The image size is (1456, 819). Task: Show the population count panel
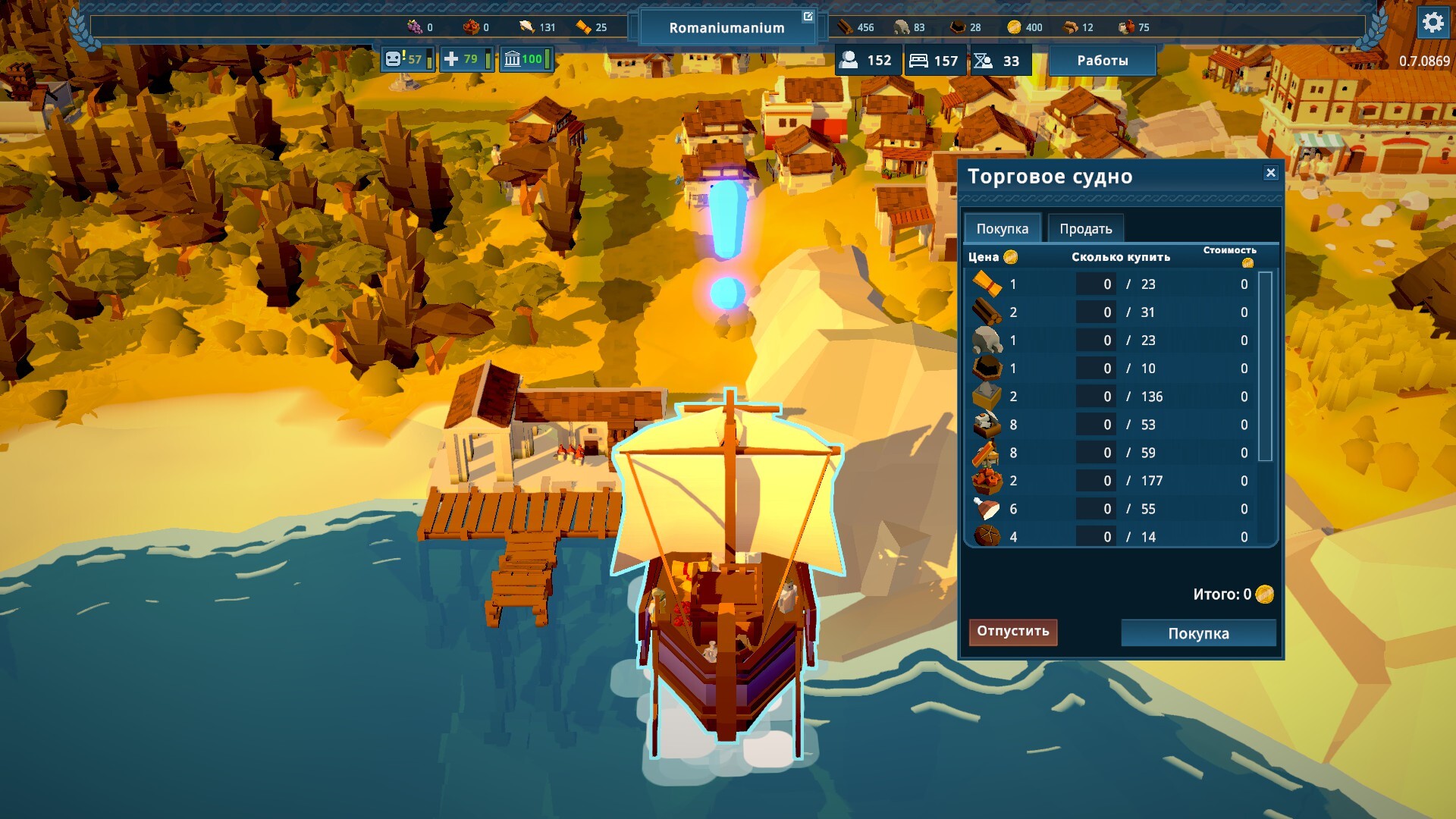868,61
